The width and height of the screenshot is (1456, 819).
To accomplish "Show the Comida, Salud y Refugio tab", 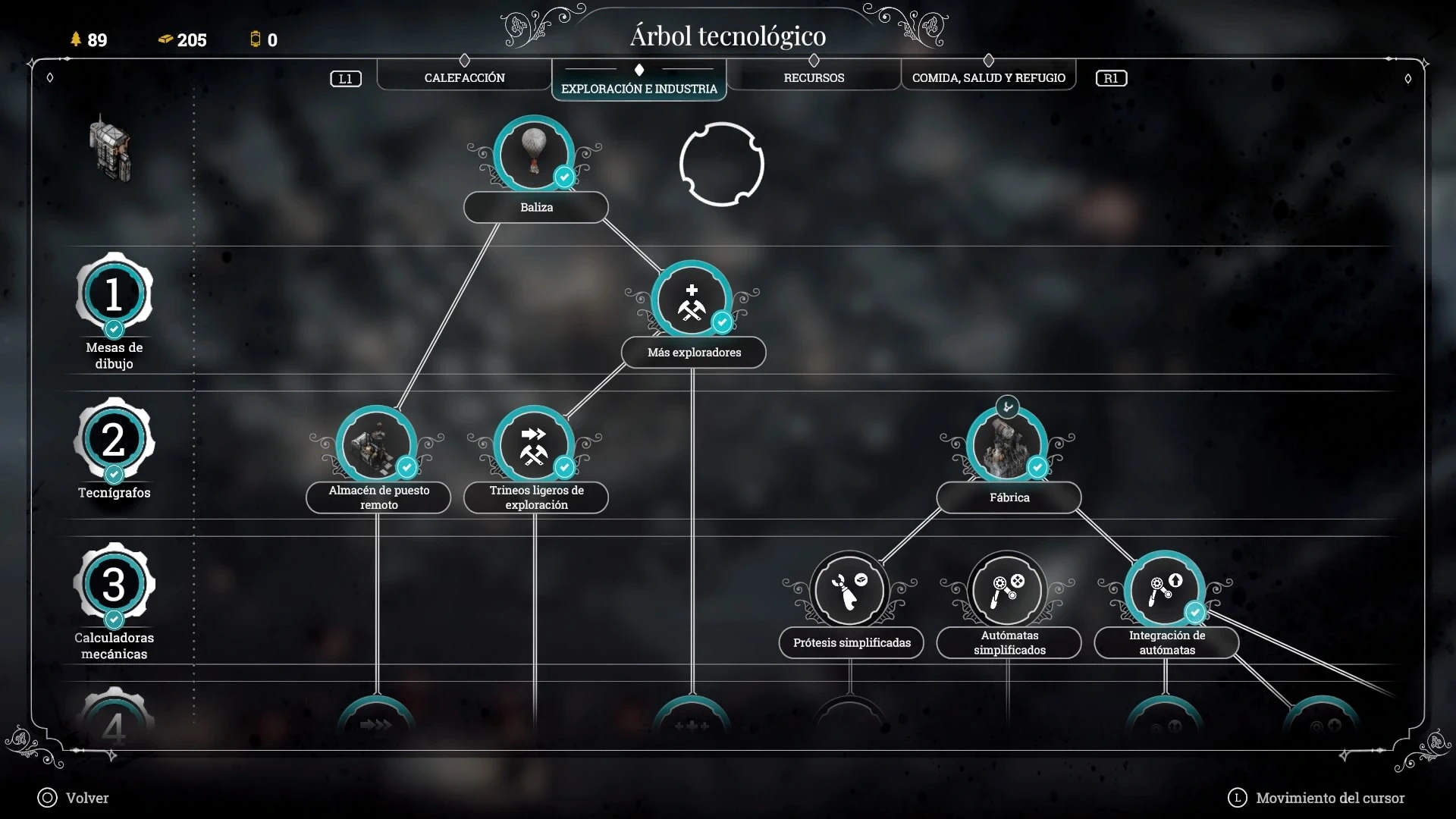I will (x=988, y=77).
